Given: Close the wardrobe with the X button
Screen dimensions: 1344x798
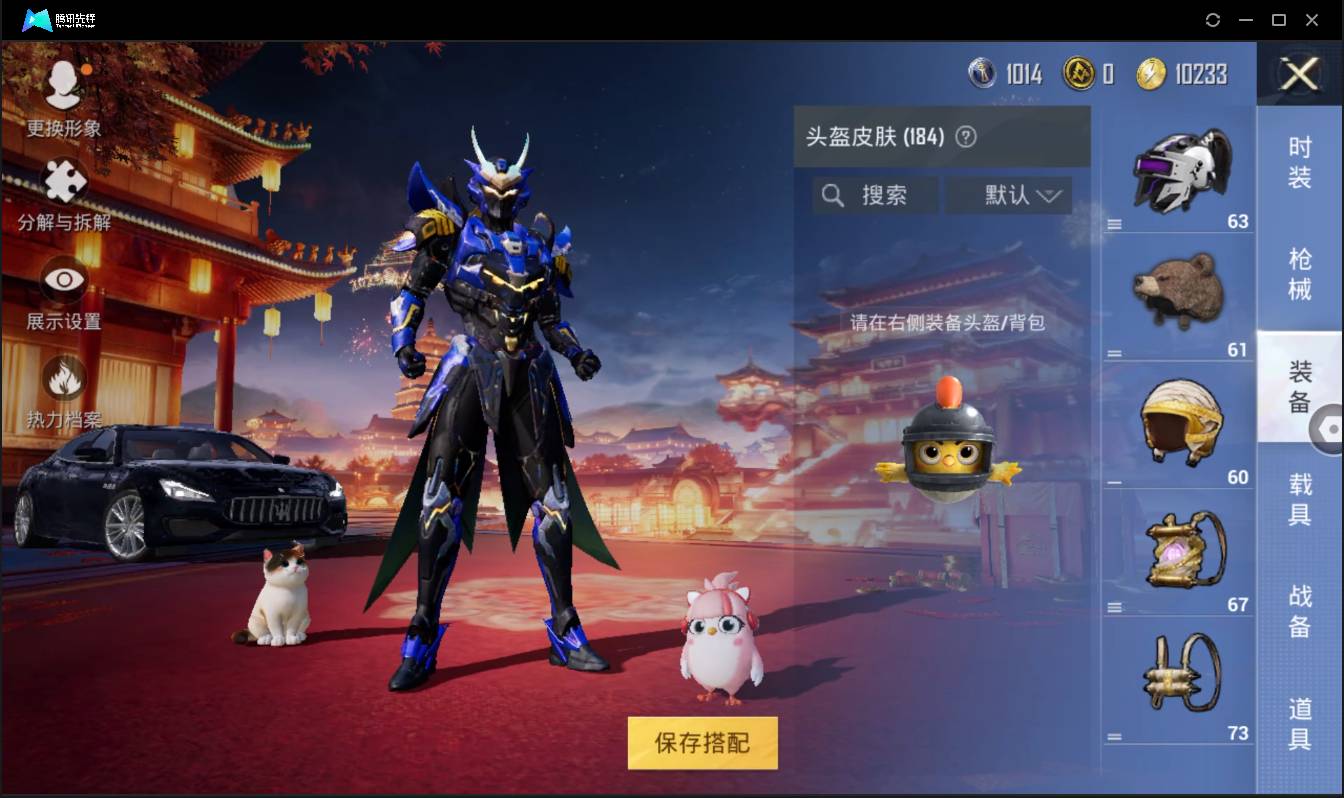Looking at the screenshot, I should (1298, 75).
